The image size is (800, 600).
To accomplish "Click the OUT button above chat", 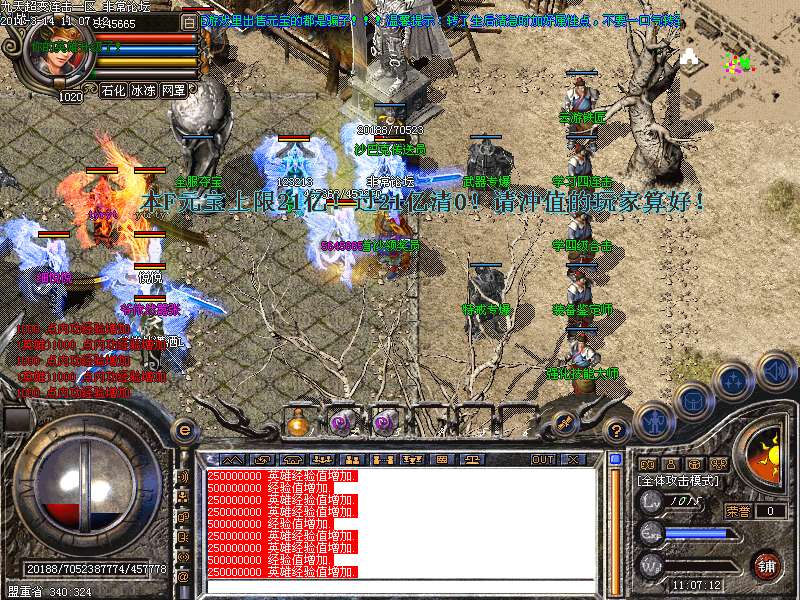I will point(543,459).
